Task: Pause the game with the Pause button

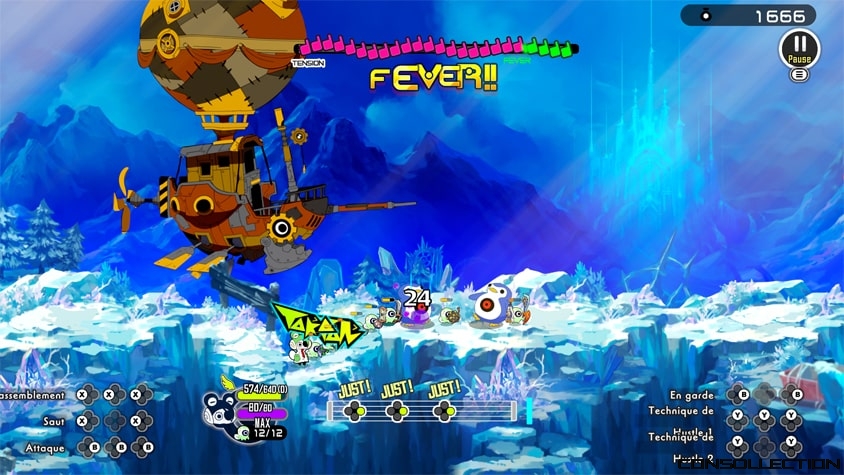Action: 798,47
